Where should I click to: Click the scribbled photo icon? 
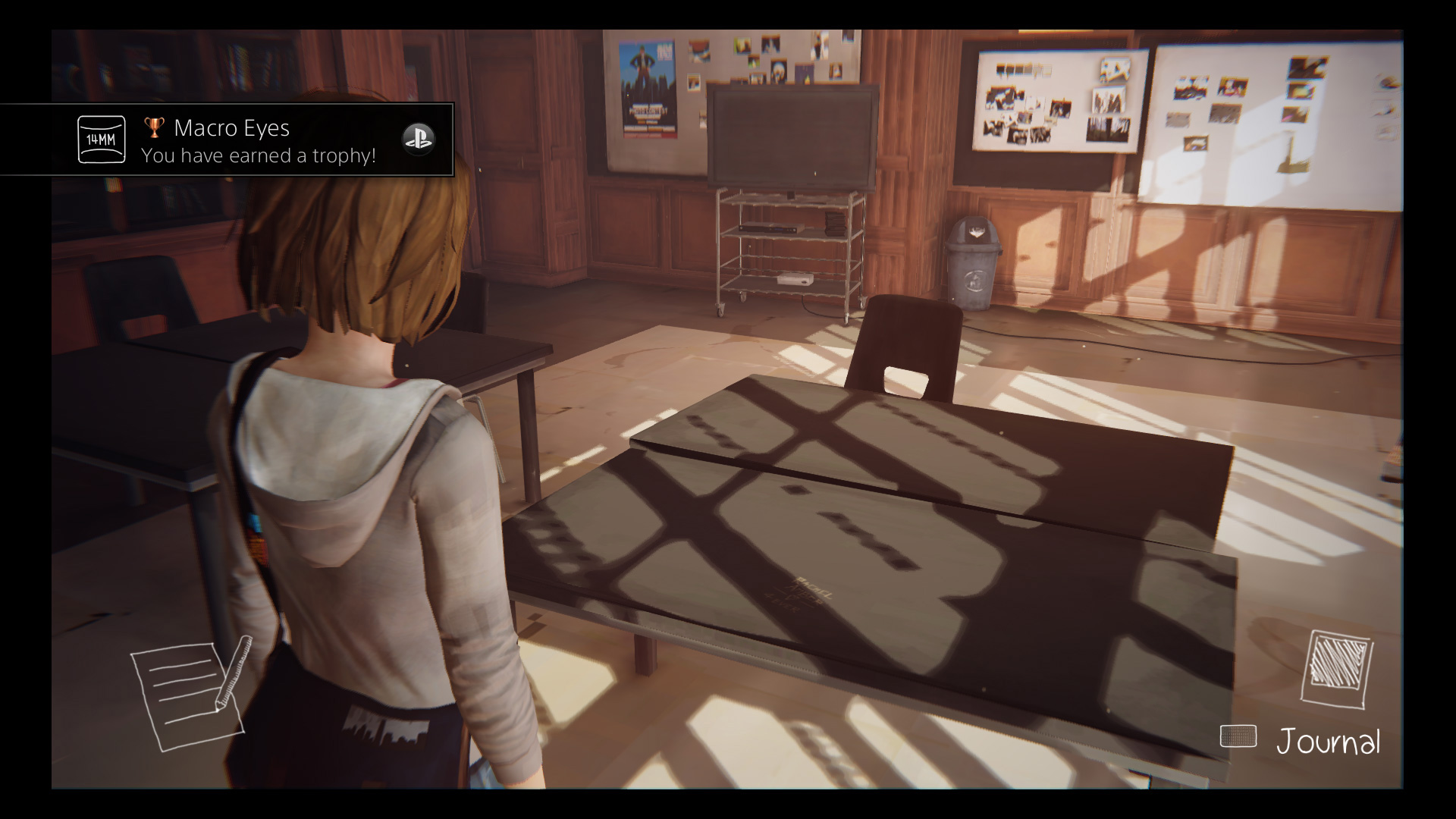click(x=1337, y=669)
